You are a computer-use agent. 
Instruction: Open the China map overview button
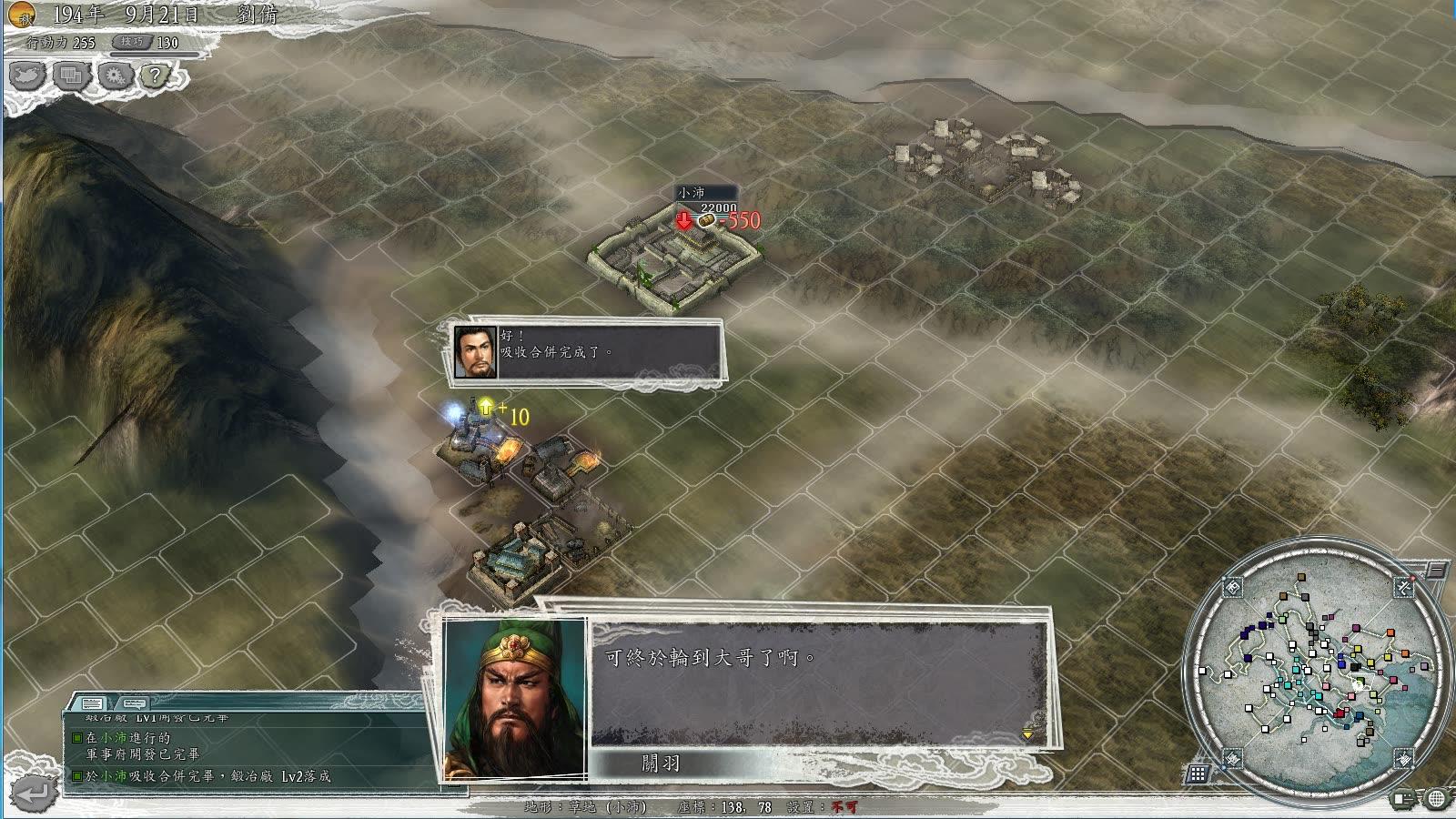(28, 76)
